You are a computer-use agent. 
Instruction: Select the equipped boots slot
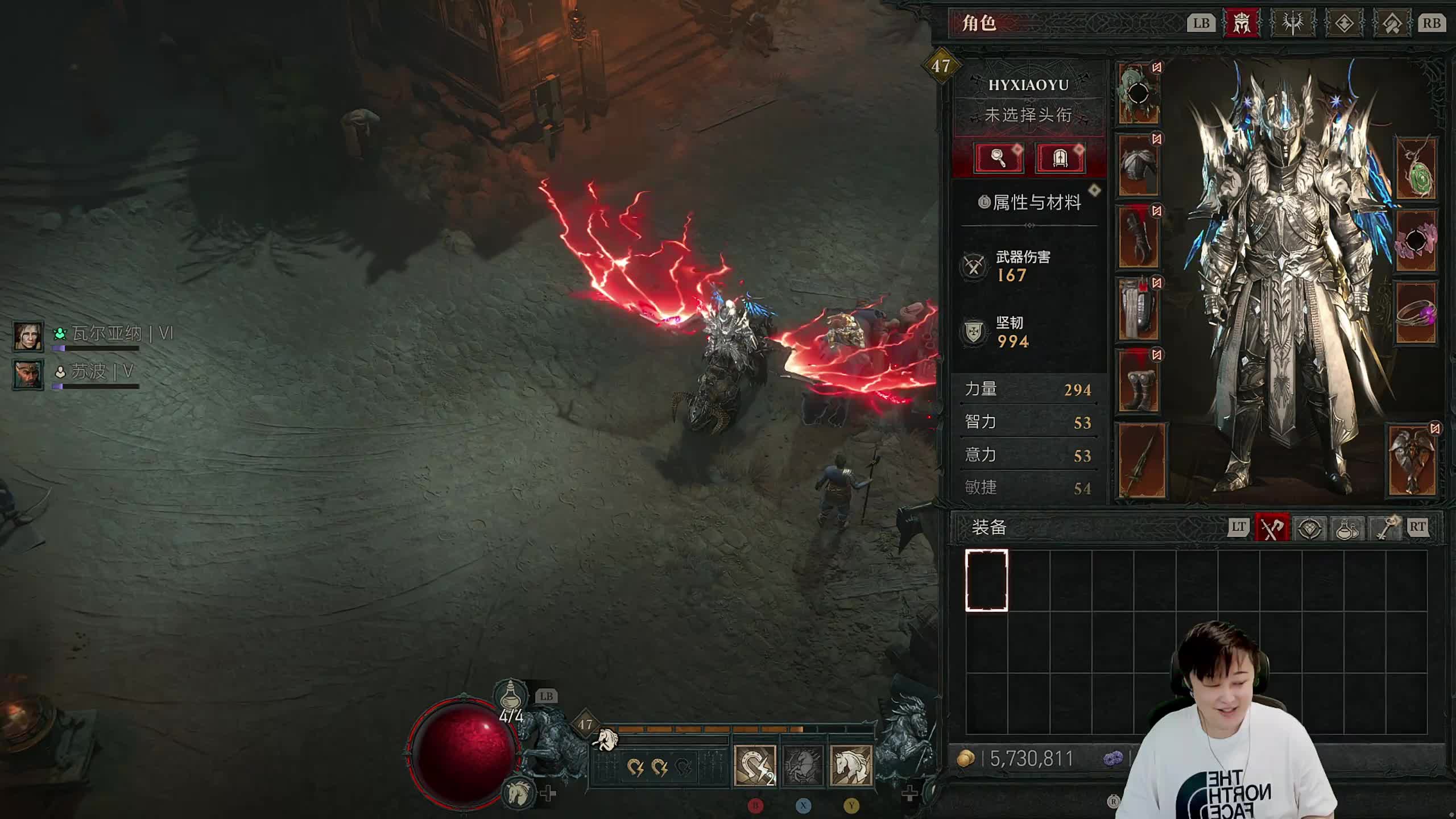[1139, 381]
